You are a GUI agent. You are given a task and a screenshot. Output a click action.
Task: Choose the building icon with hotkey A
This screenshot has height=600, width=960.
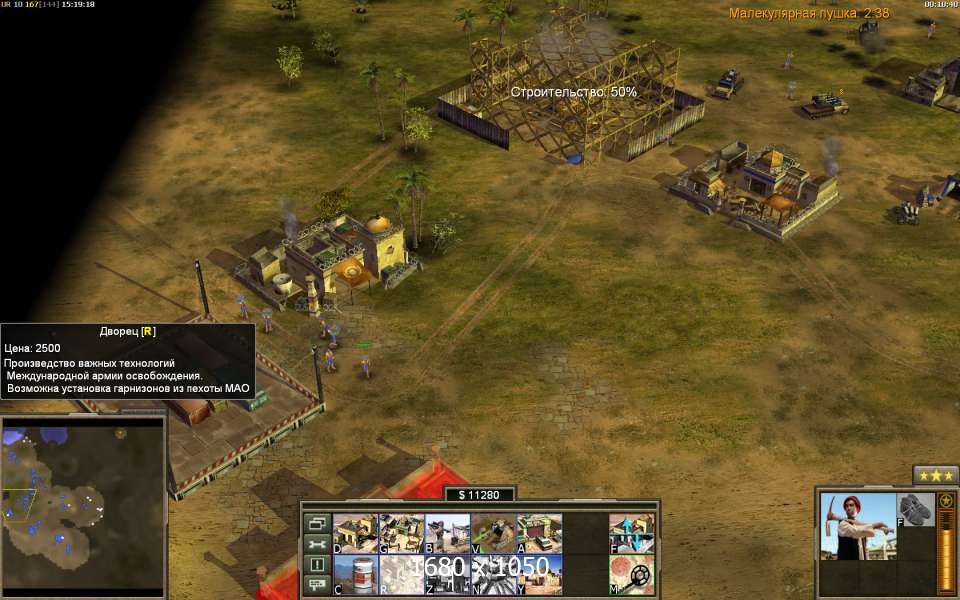pyautogui.click(x=539, y=533)
